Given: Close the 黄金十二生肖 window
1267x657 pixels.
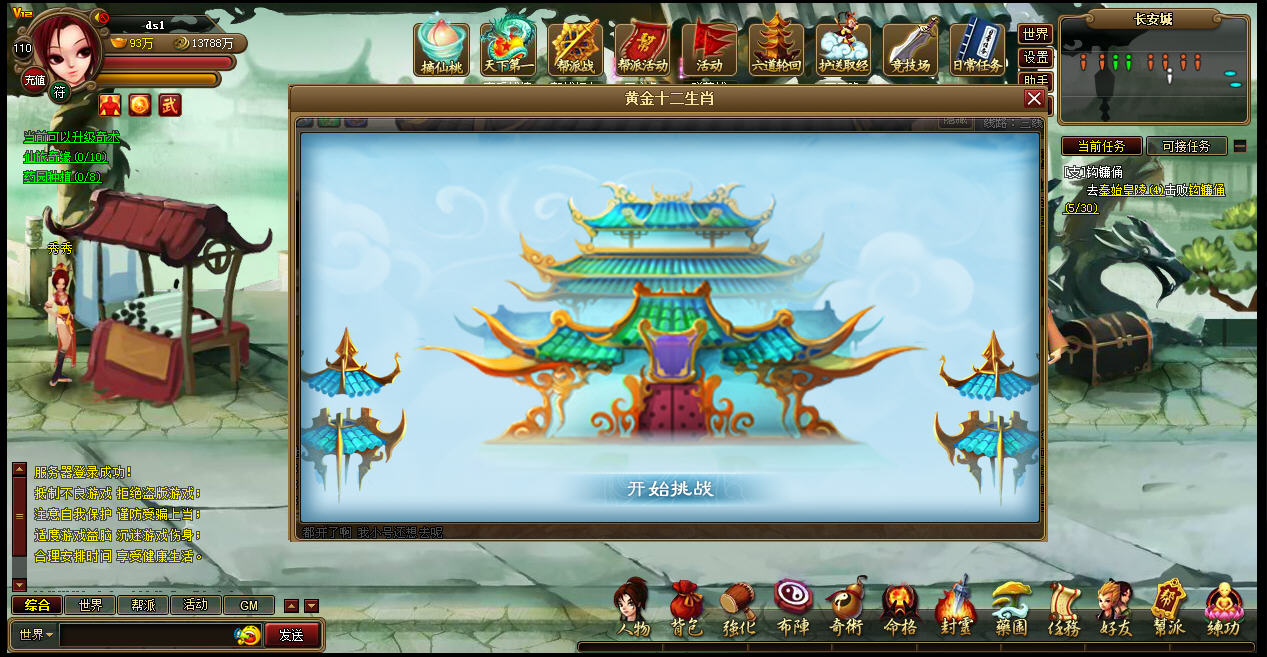Looking at the screenshot, I should 1034,98.
